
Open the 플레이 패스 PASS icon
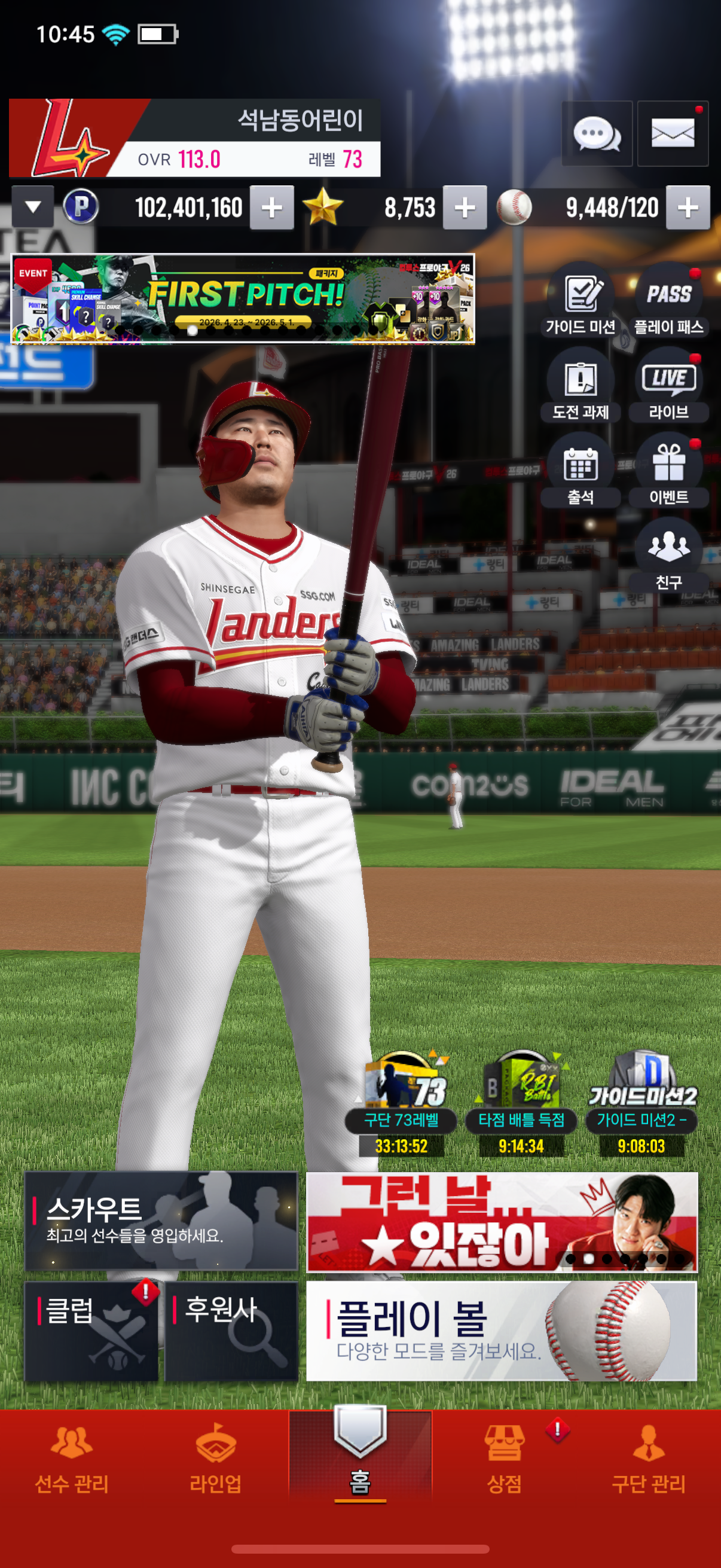668,301
